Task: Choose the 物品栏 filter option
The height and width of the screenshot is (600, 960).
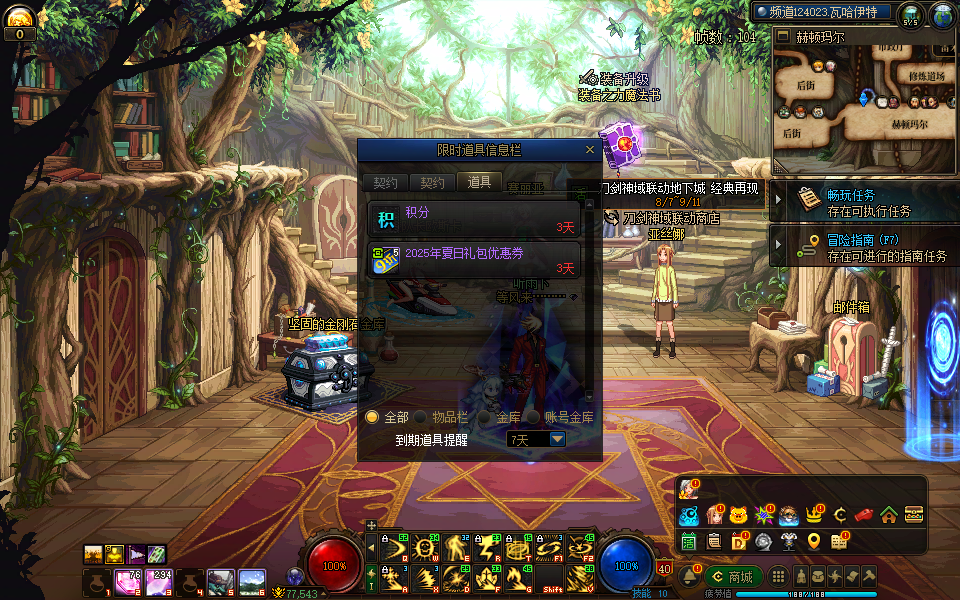Action: pyautogui.click(x=421, y=417)
